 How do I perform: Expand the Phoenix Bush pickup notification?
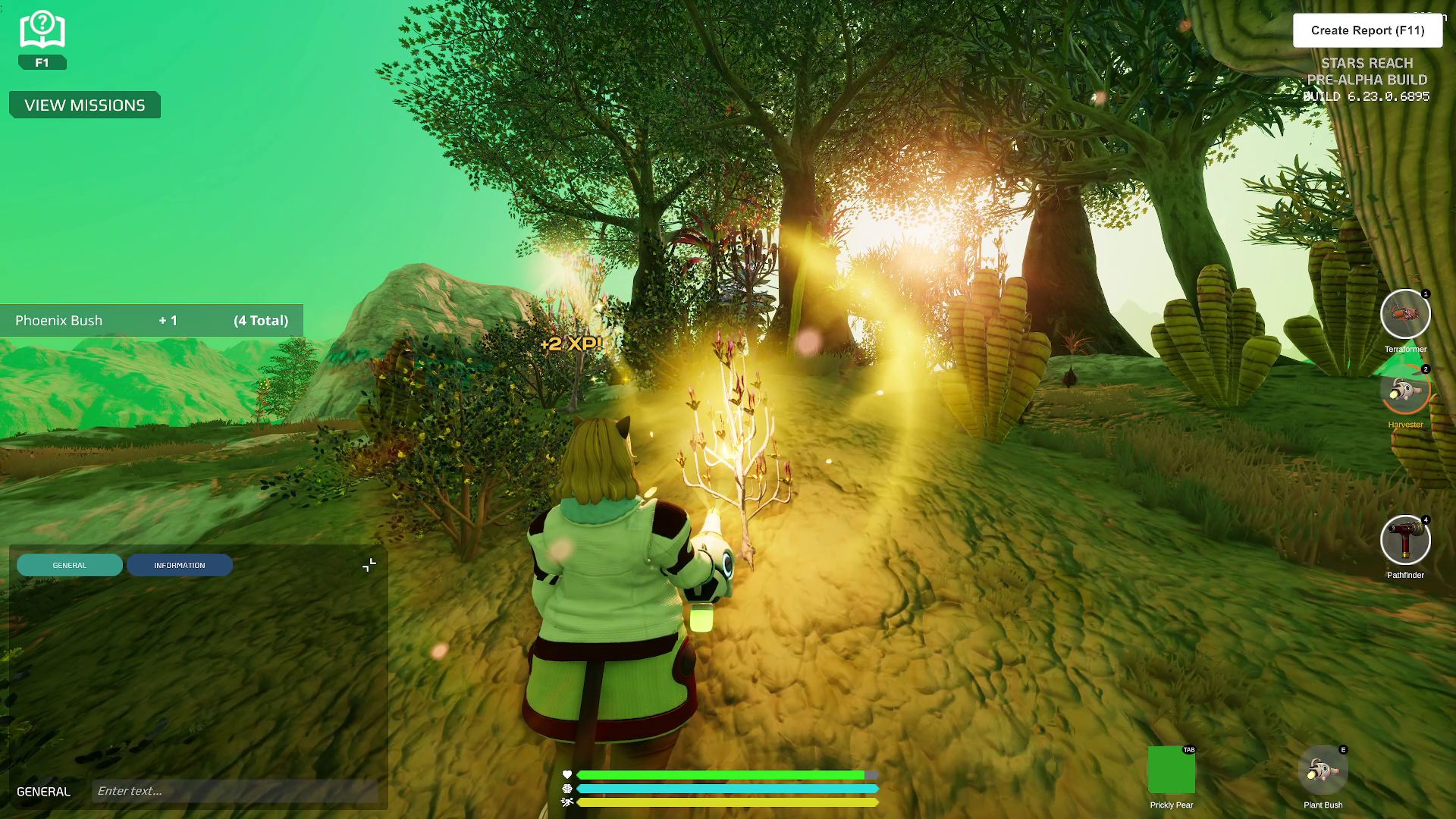pyautogui.click(x=152, y=320)
